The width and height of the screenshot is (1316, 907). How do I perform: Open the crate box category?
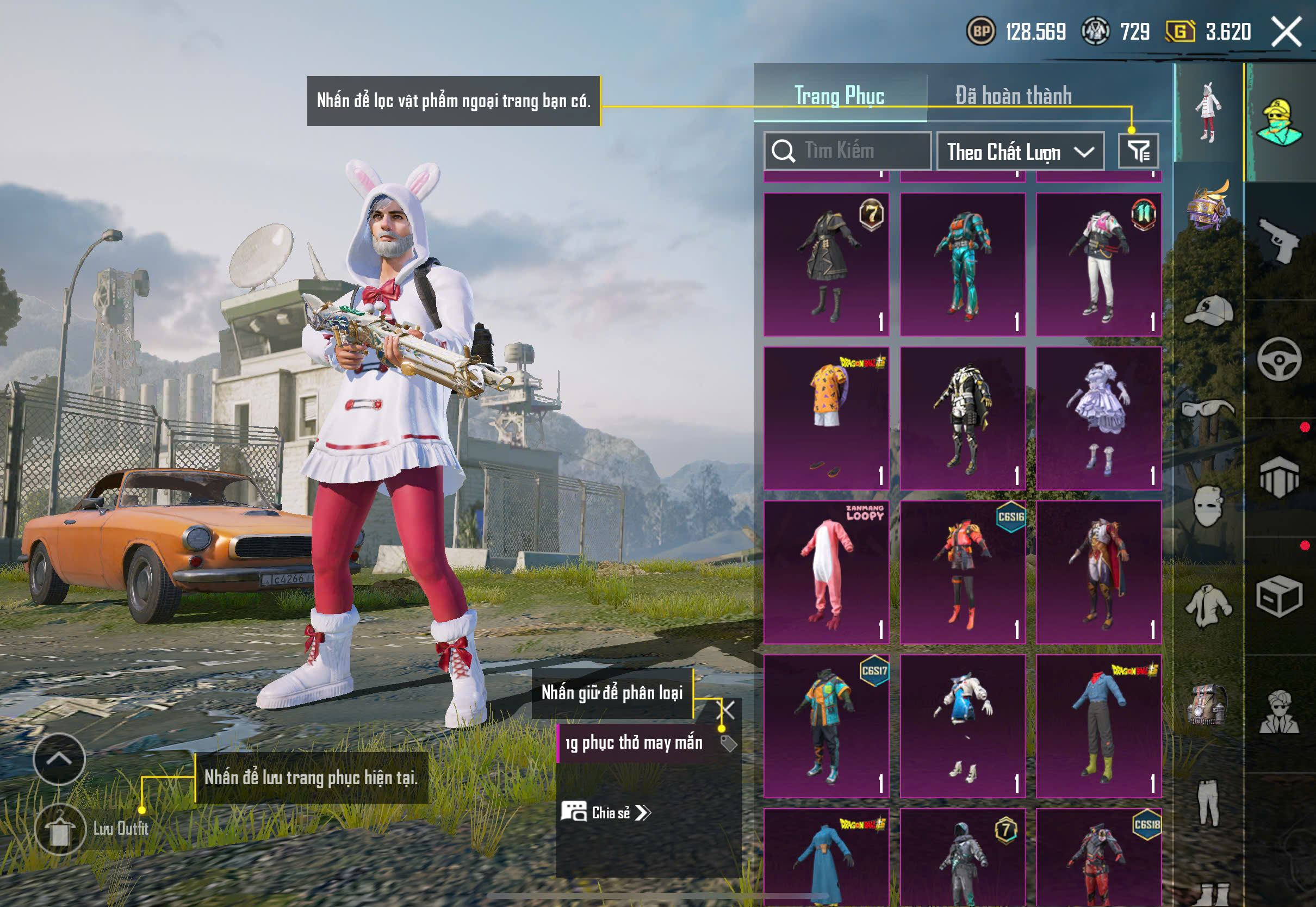pos(1279,597)
